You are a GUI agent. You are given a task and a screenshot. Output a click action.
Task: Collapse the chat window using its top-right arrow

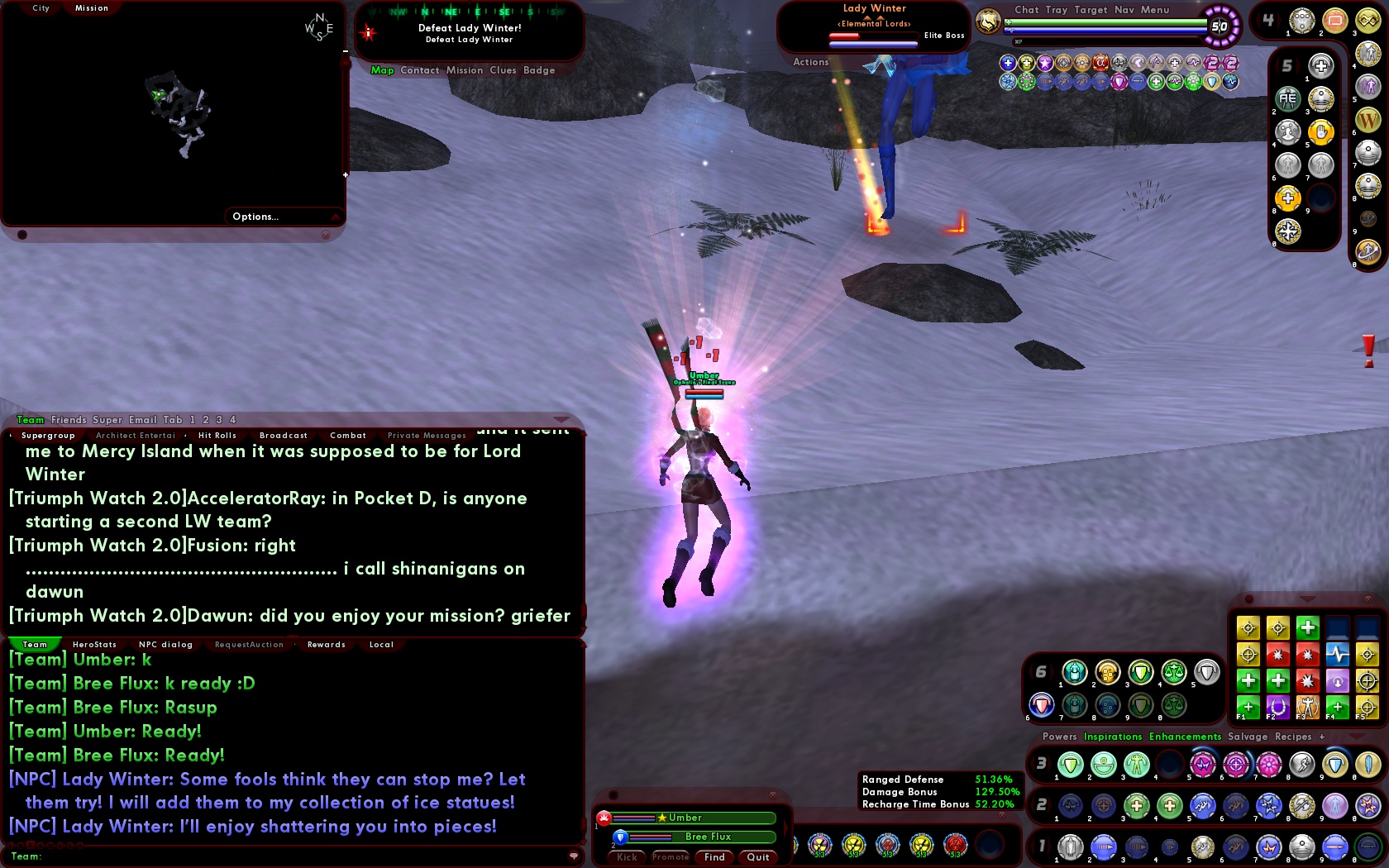point(563,420)
